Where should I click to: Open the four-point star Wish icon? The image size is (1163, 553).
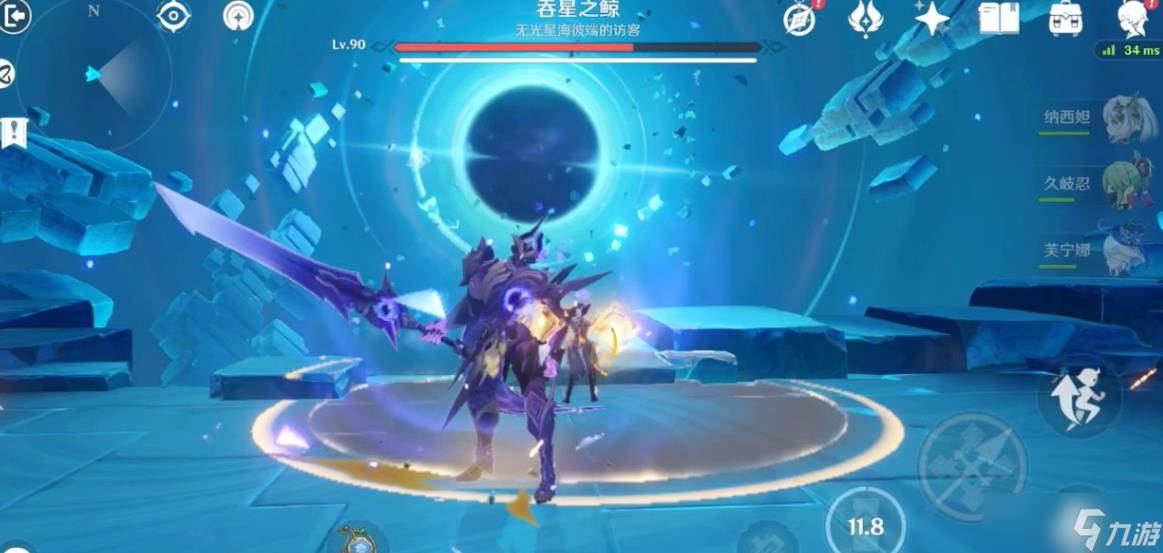click(x=931, y=18)
